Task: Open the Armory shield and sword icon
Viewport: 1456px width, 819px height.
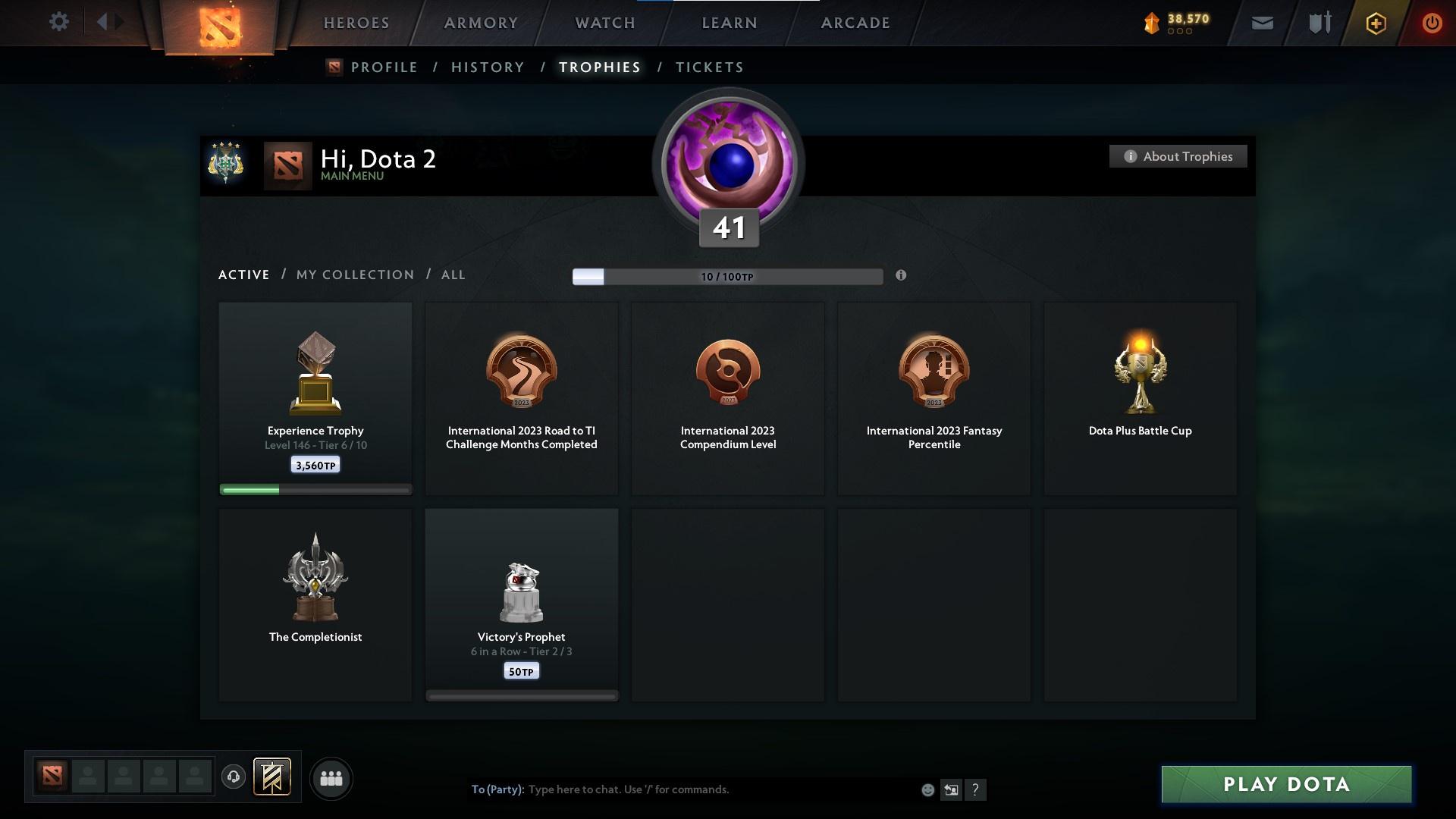Action: pos(1319,23)
